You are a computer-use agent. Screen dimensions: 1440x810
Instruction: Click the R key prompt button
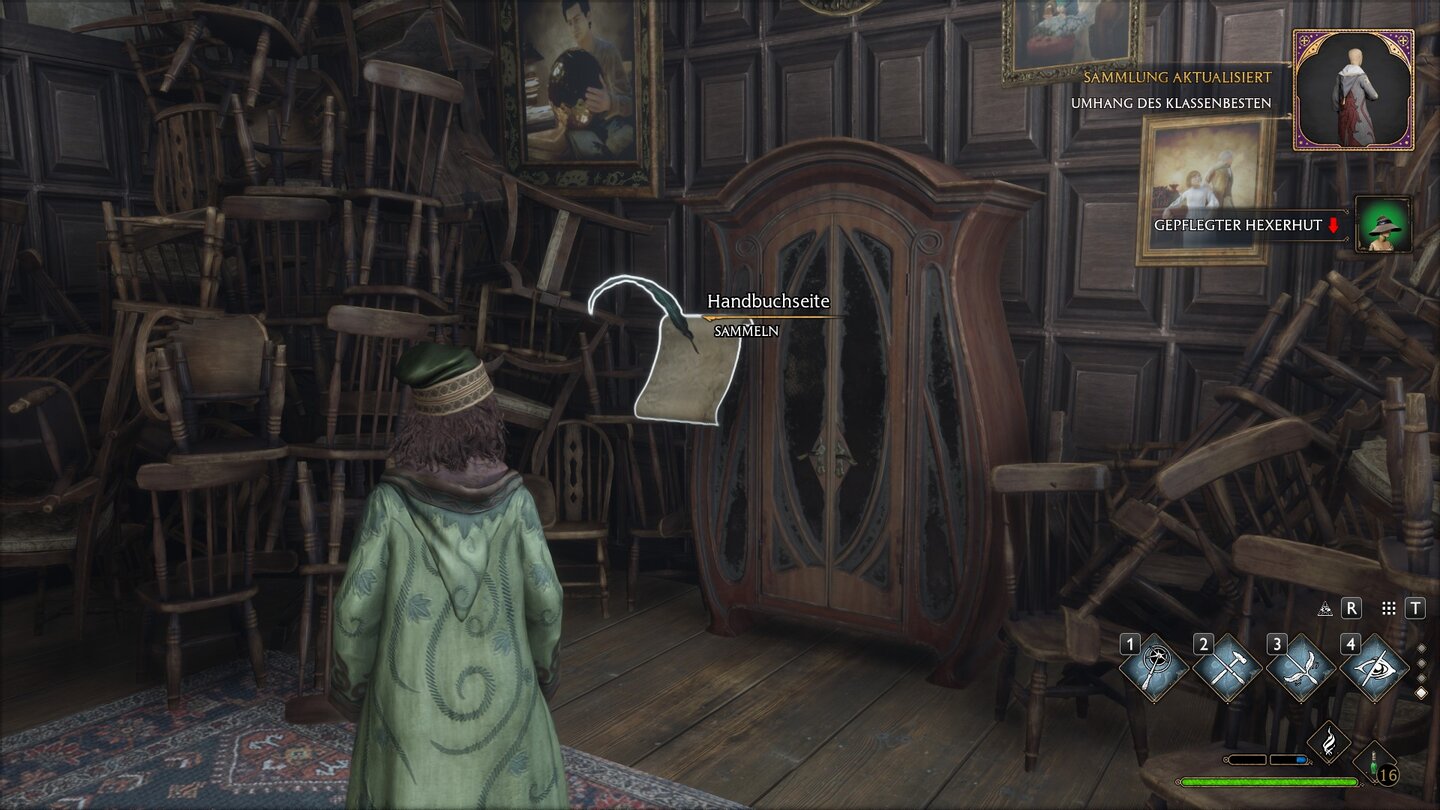click(1351, 608)
